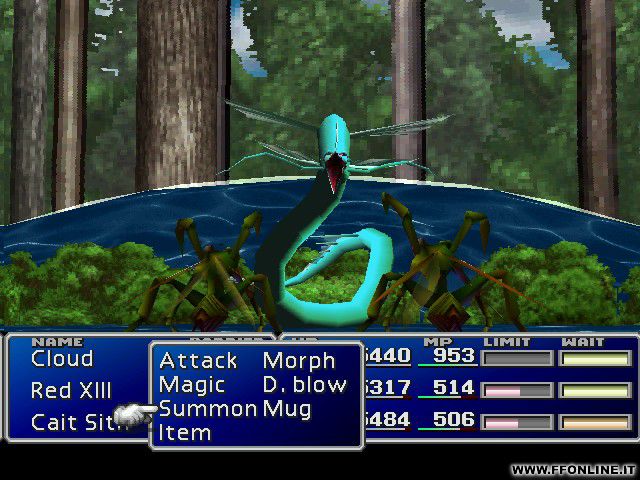The image size is (640, 480).
Task: Choose the Morph command
Action: pos(296,361)
